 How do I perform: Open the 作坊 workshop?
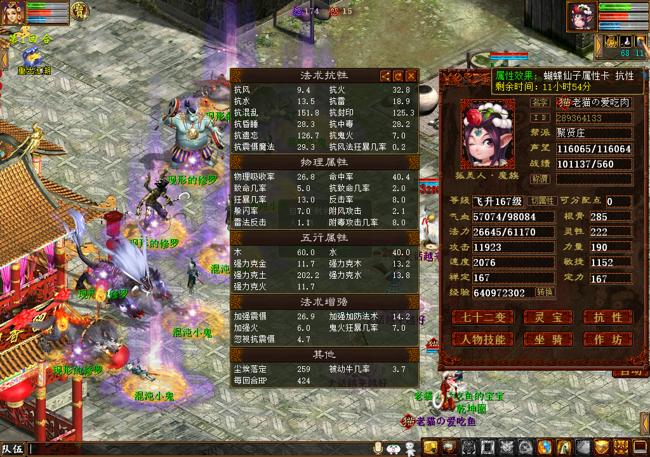pyautogui.click(x=607, y=339)
